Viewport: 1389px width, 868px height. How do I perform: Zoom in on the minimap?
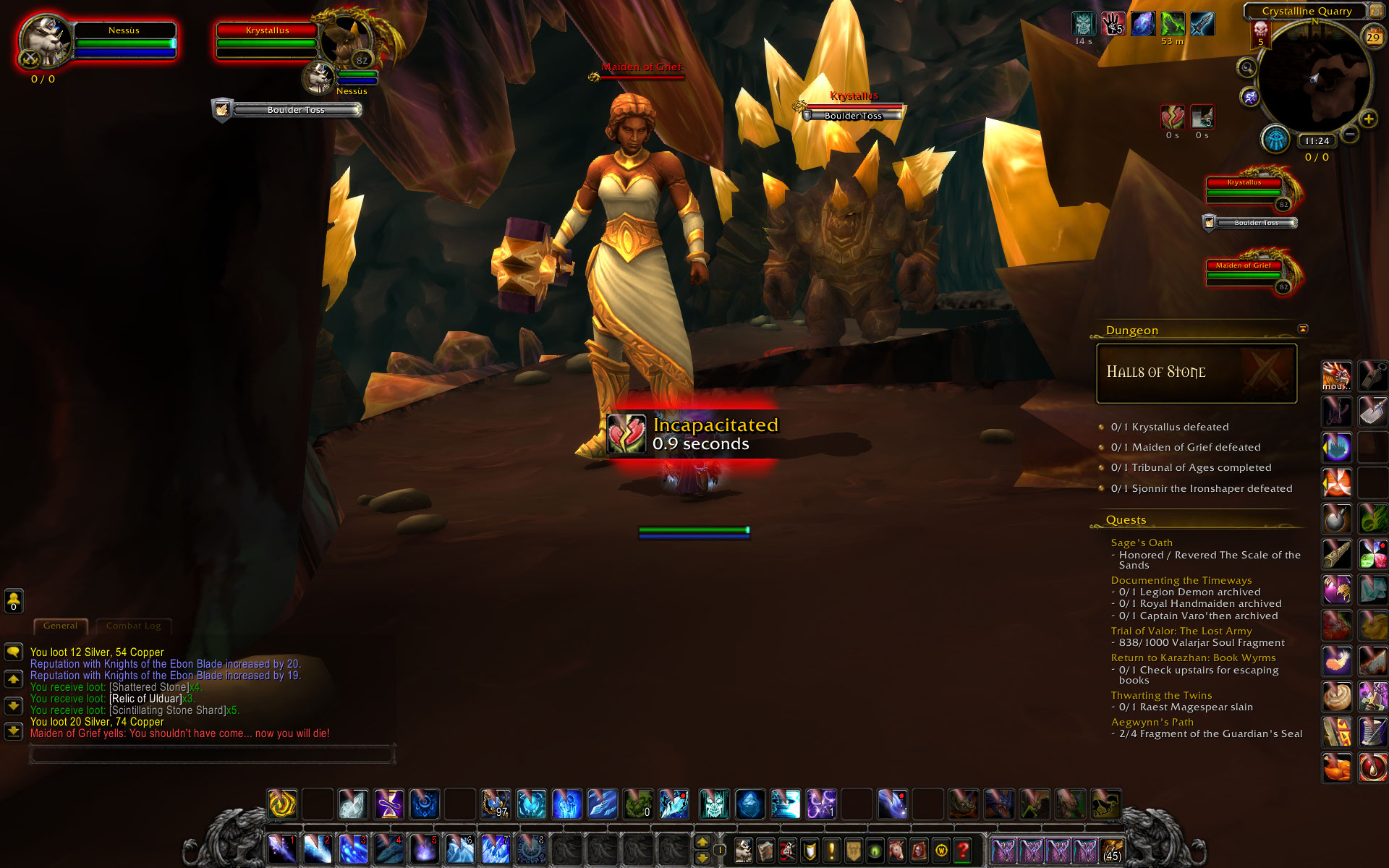[x=1368, y=119]
